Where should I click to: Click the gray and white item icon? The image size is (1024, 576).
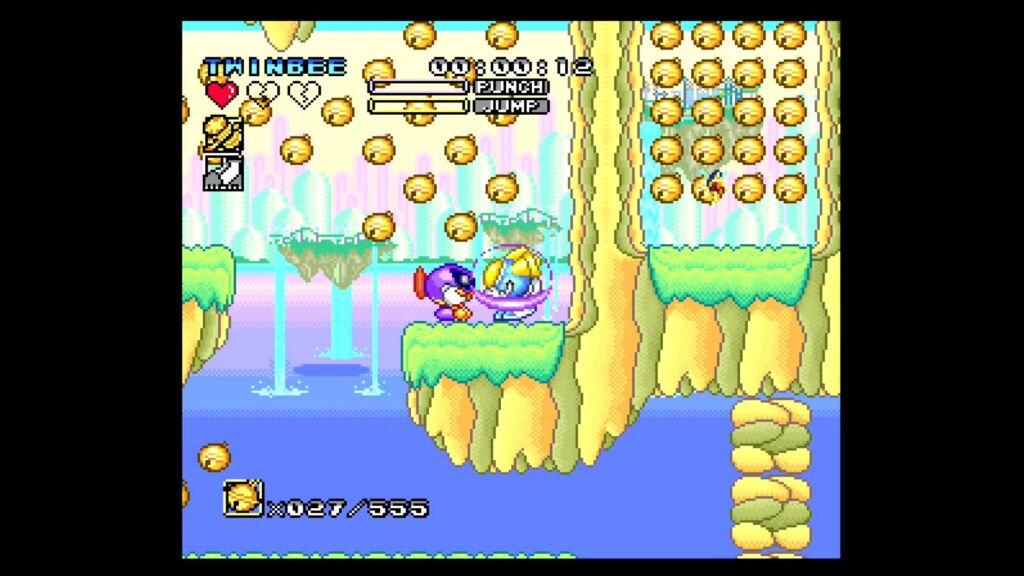point(223,173)
